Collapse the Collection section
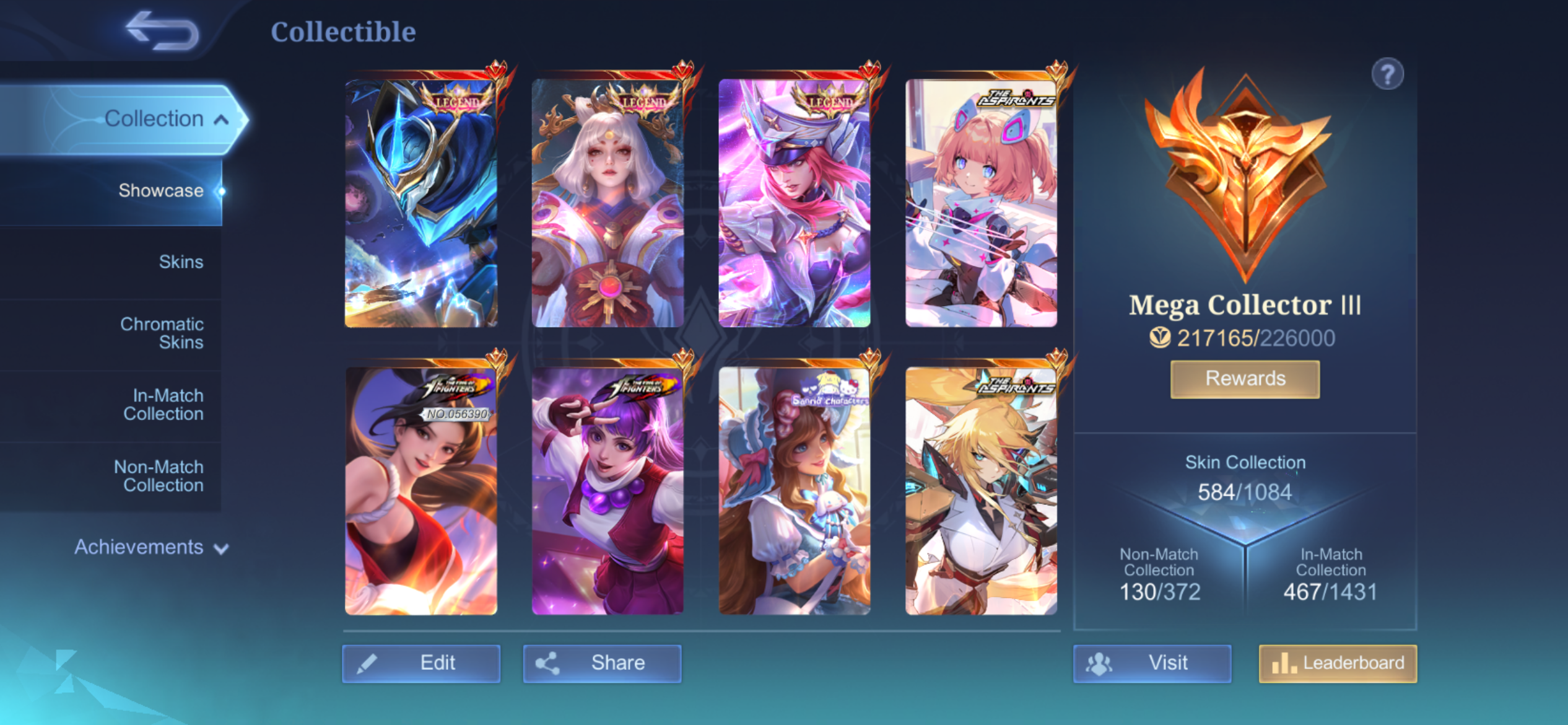 click(165, 118)
